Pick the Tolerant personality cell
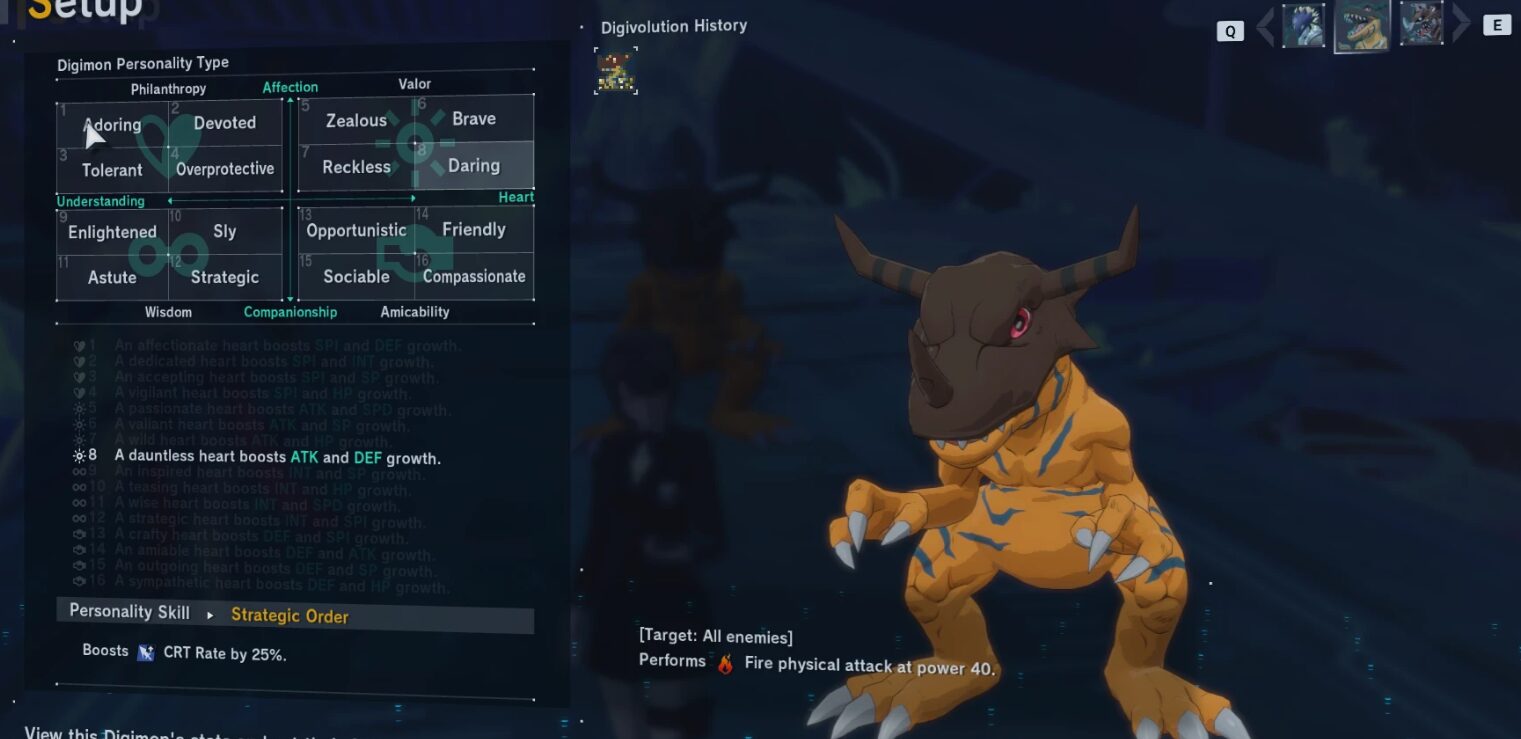The image size is (1521, 739). (x=112, y=170)
